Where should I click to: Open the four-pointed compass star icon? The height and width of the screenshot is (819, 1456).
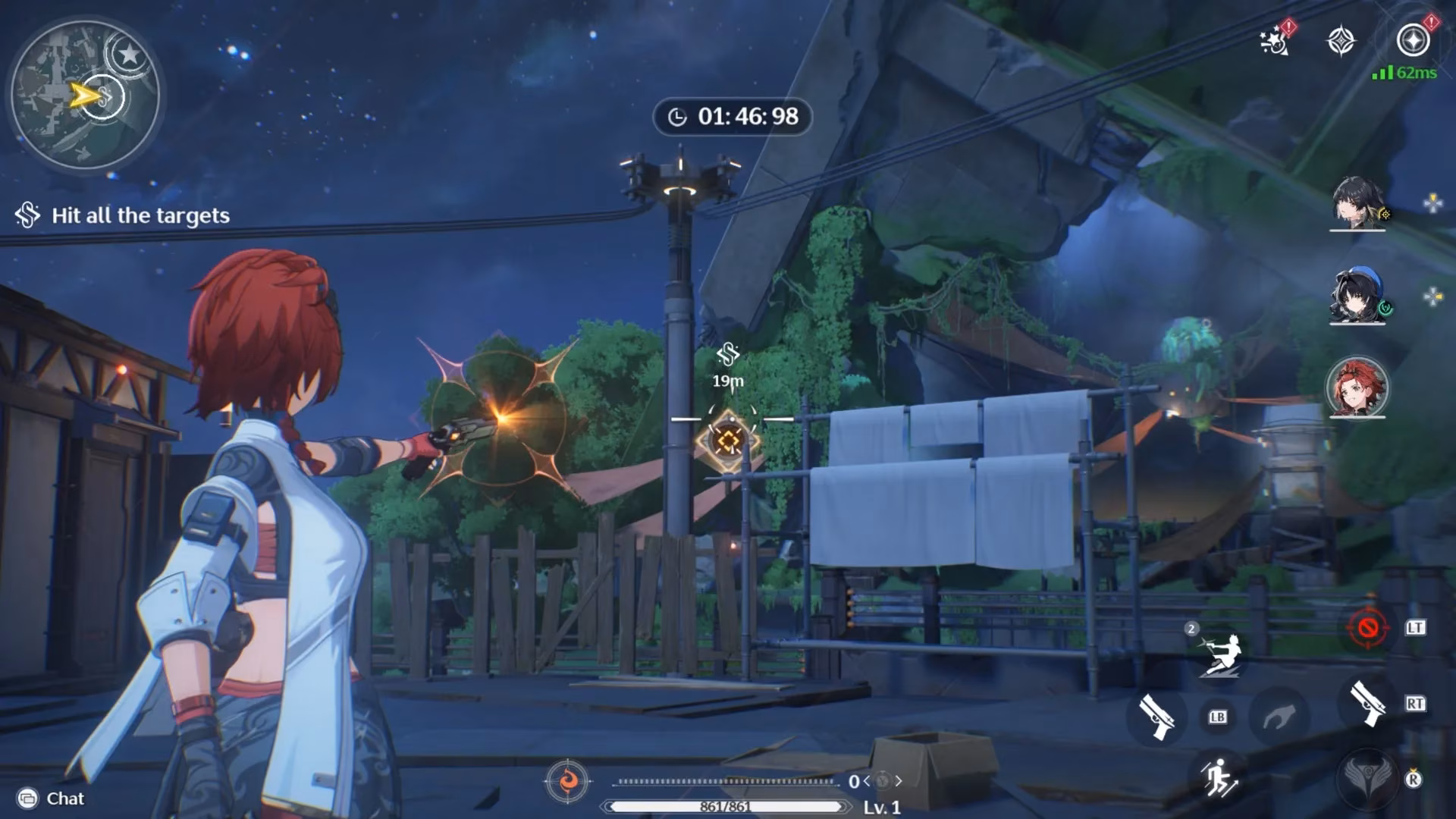(1341, 40)
